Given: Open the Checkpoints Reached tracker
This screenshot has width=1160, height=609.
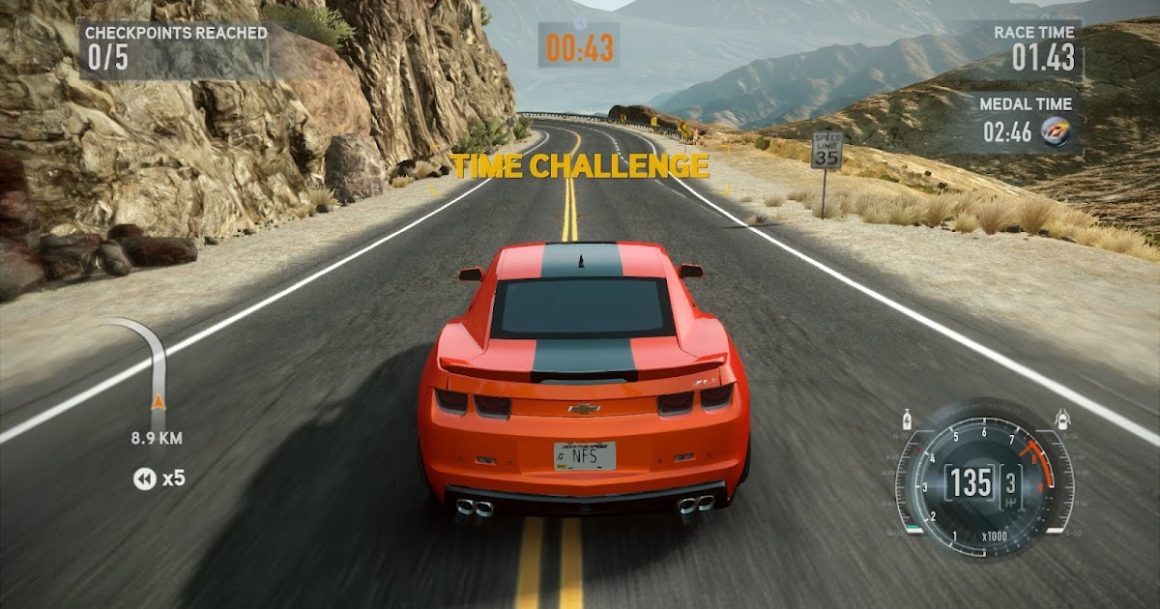Looking at the screenshot, I should pos(176,47).
